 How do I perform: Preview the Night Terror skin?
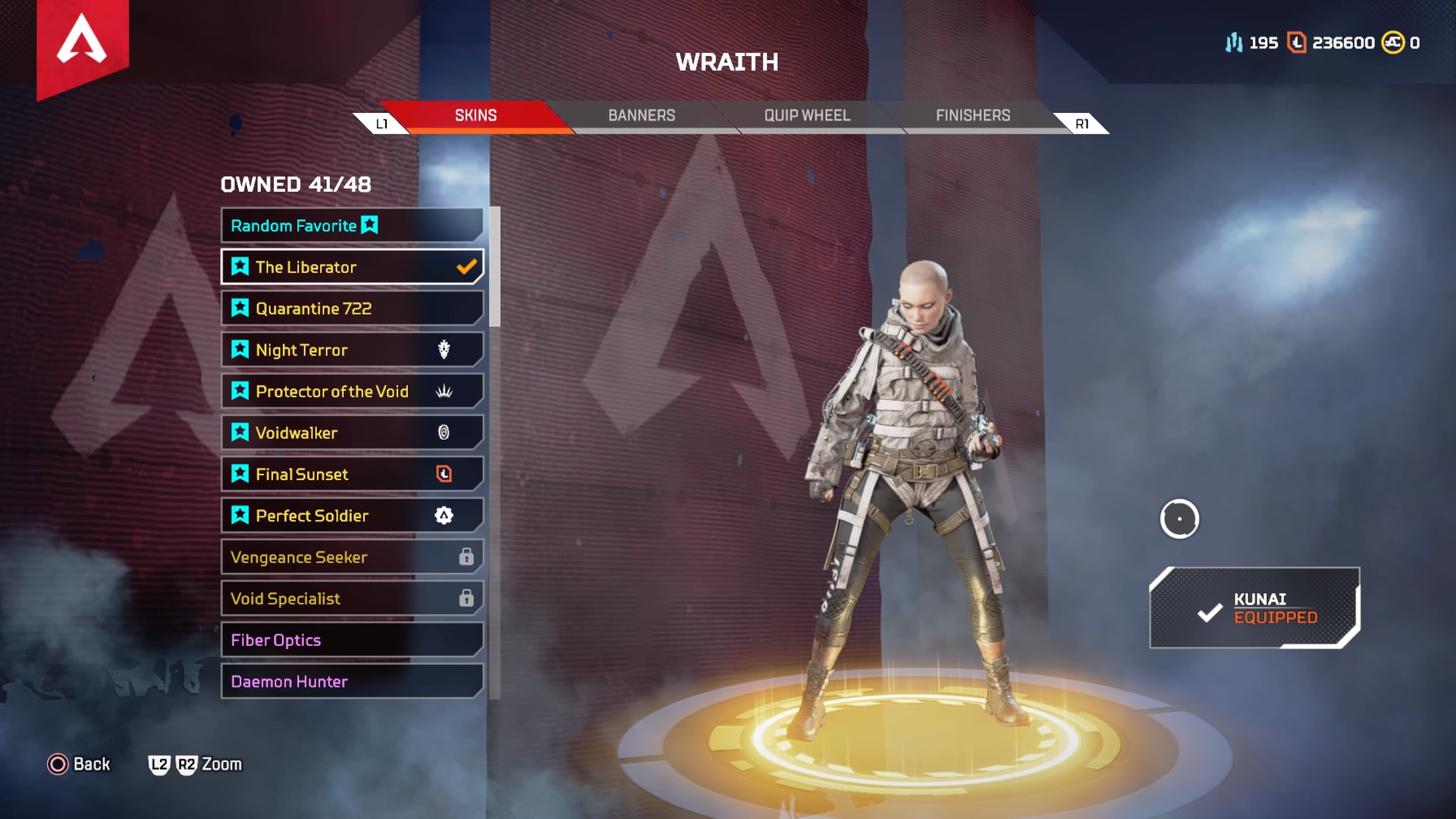point(351,350)
